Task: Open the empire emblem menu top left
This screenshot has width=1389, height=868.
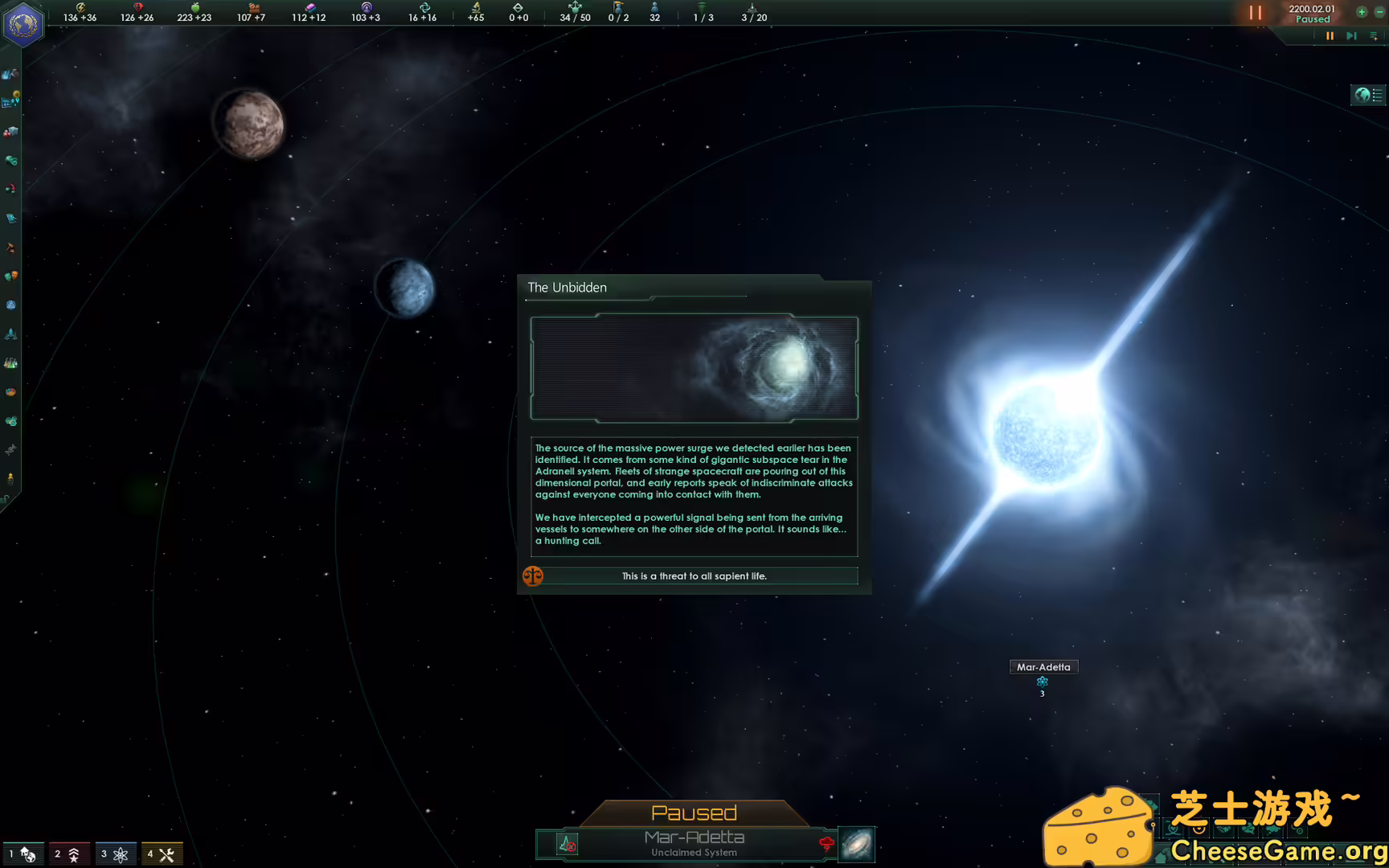Action: click(x=24, y=24)
